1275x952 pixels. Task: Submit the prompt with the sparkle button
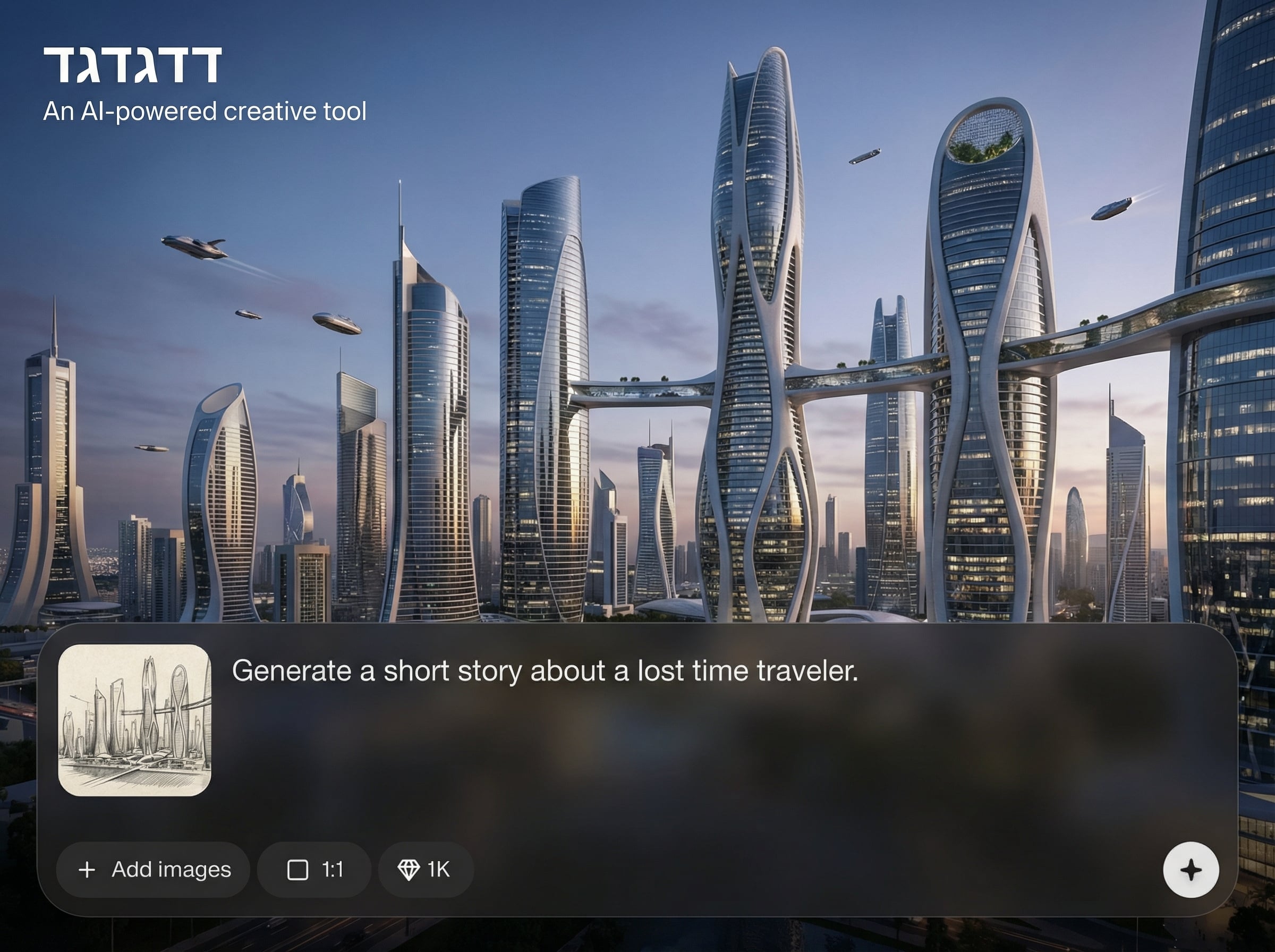click(1191, 870)
